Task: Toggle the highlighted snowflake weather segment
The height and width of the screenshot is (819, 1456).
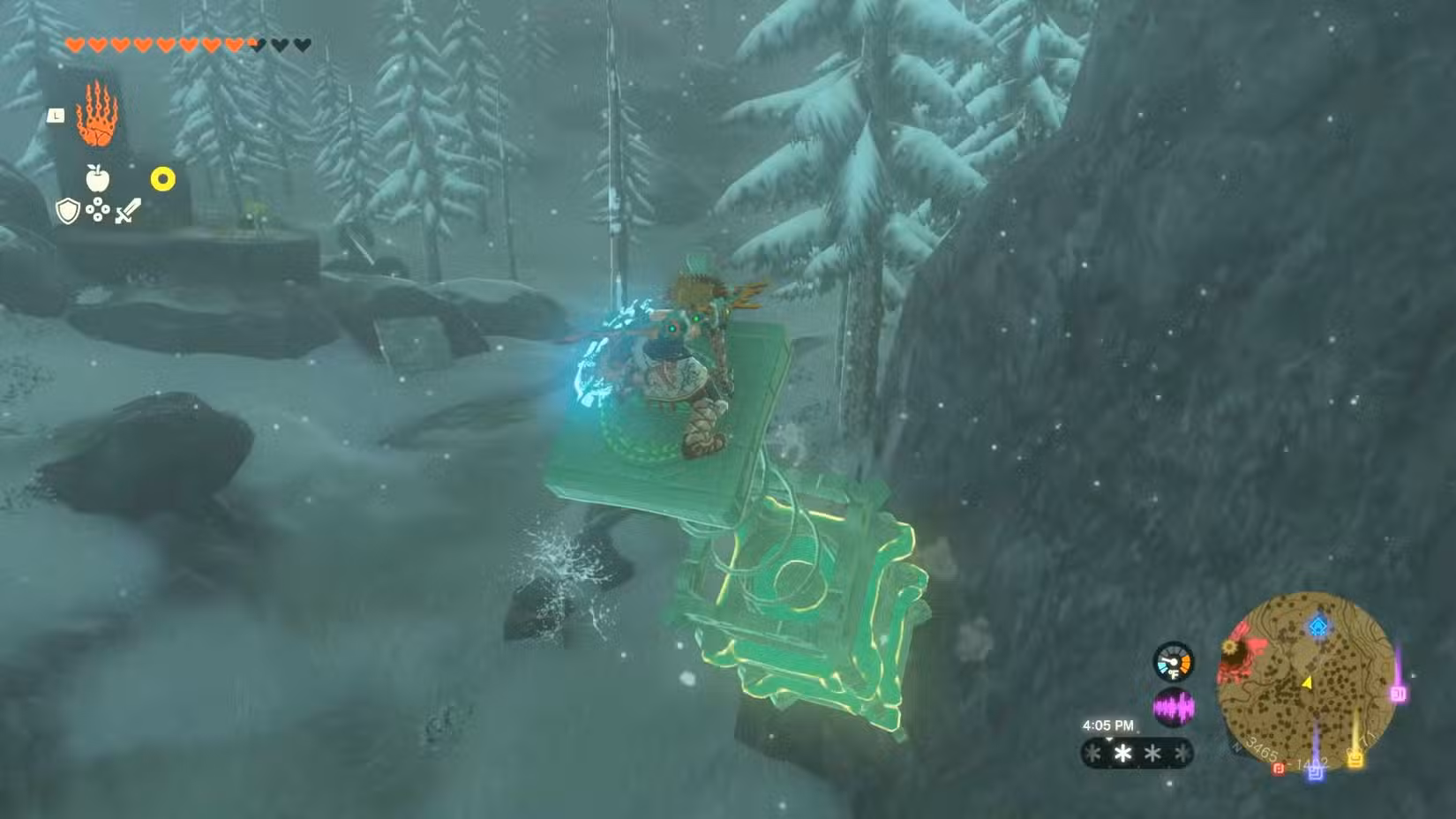Action: [1122, 754]
